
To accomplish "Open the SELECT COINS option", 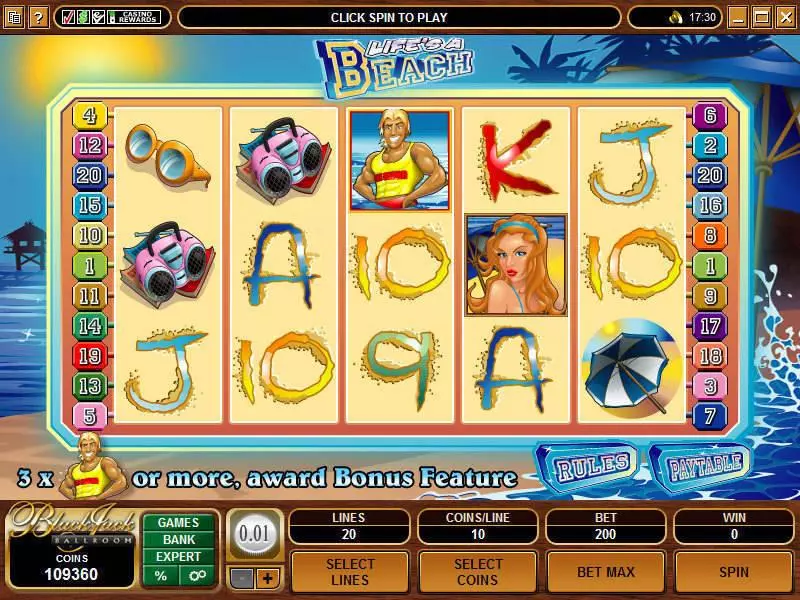I will click(x=477, y=572).
